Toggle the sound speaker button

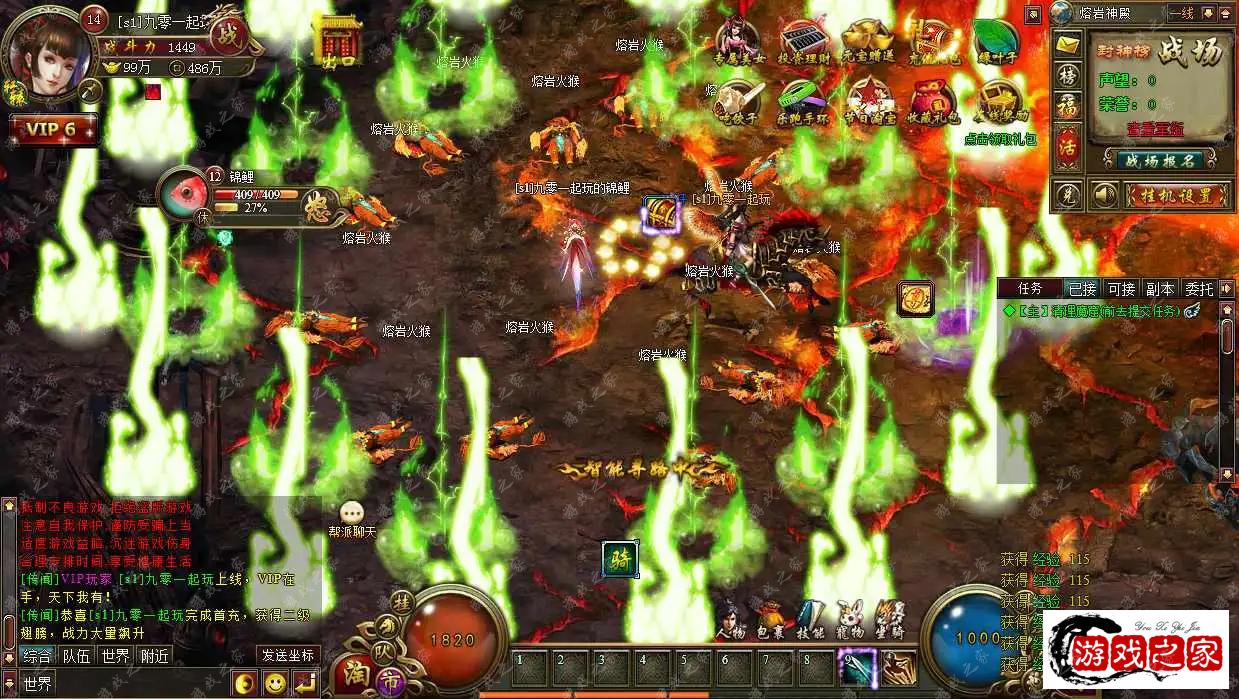(x=1103, y=195)
